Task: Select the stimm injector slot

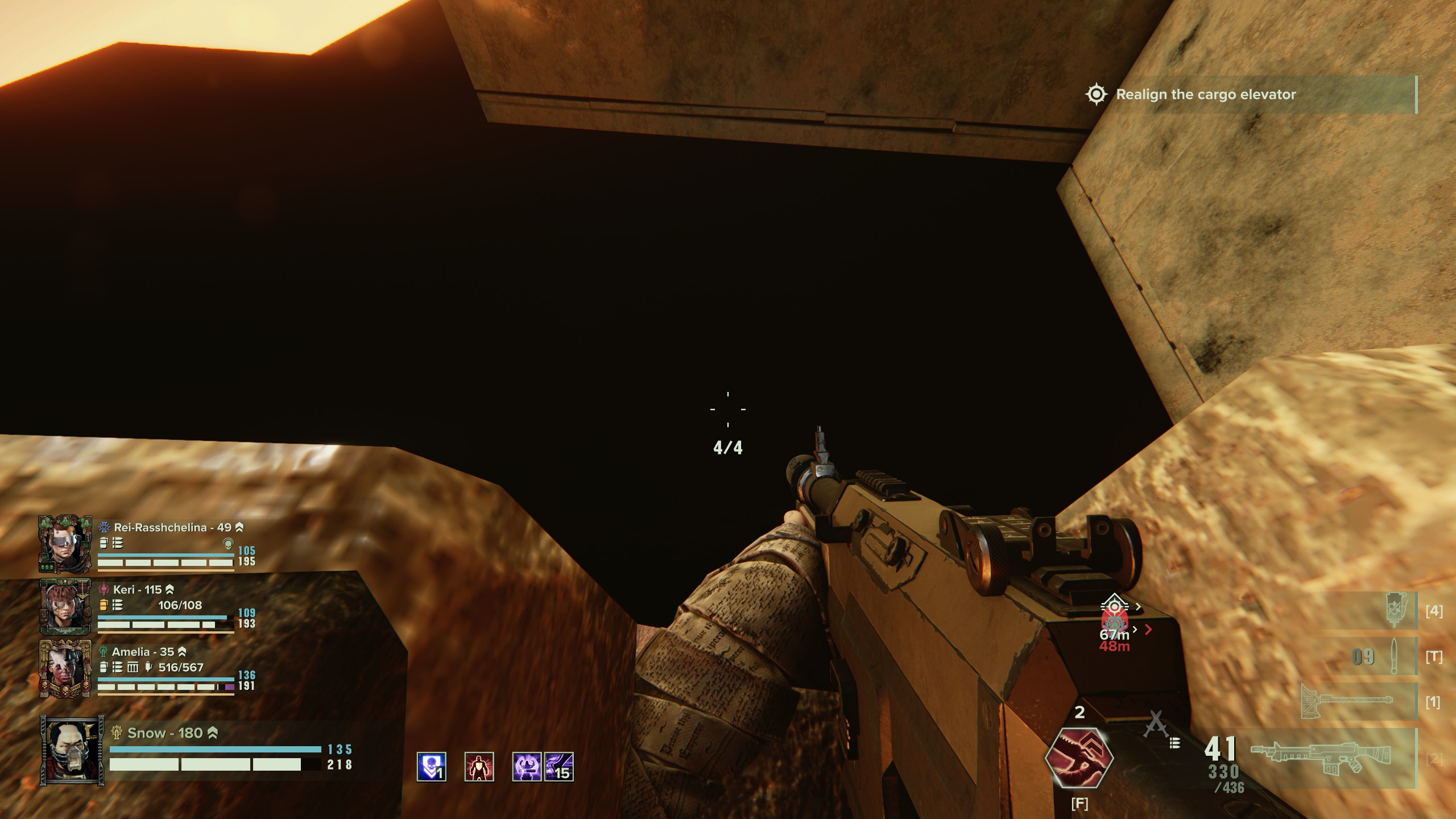Action: pyautogui.click(x=1395, y=611)
